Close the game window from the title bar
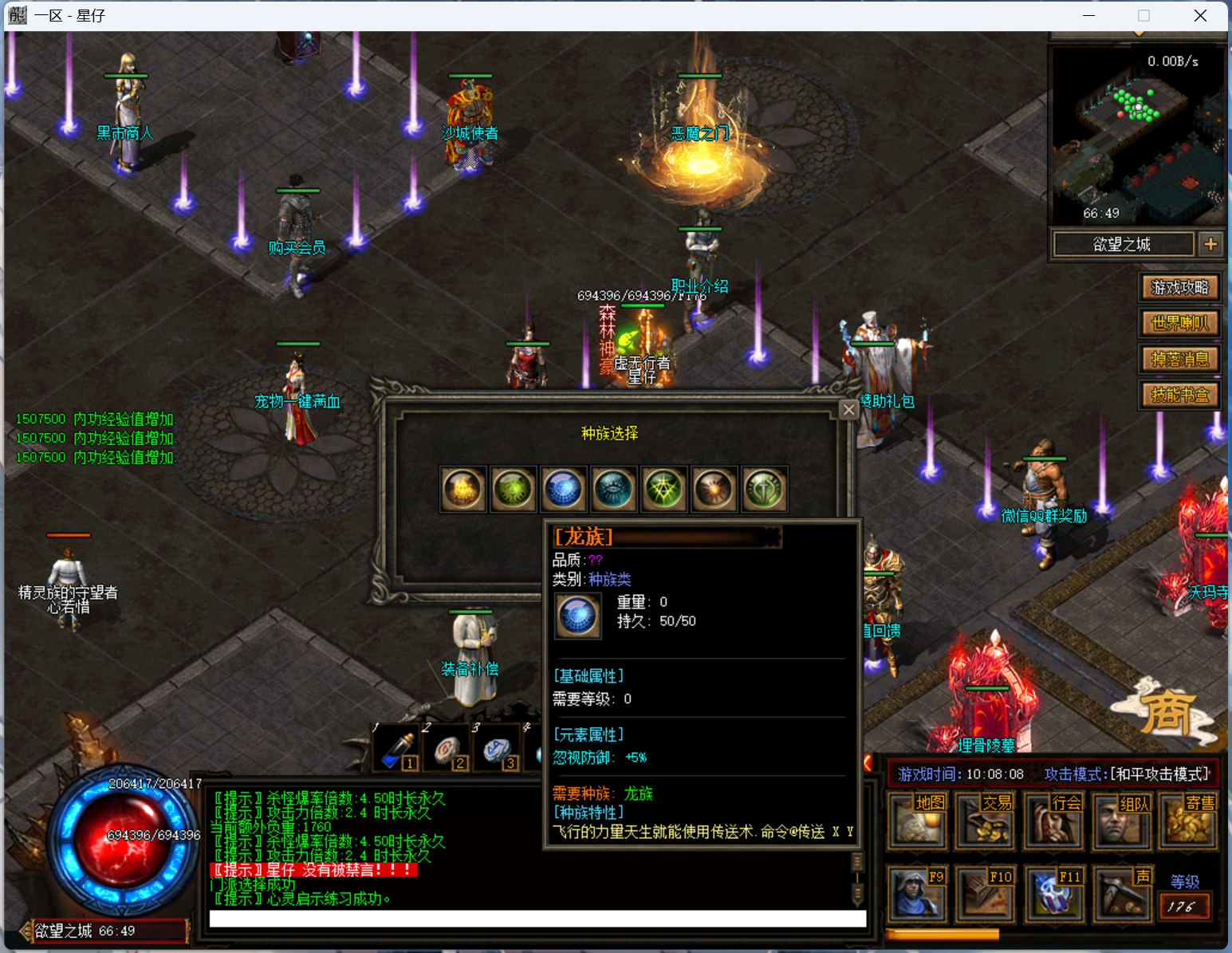The width and height of the screenshot is (1232, 953). pyautogui.click(x=1200, y=16)
